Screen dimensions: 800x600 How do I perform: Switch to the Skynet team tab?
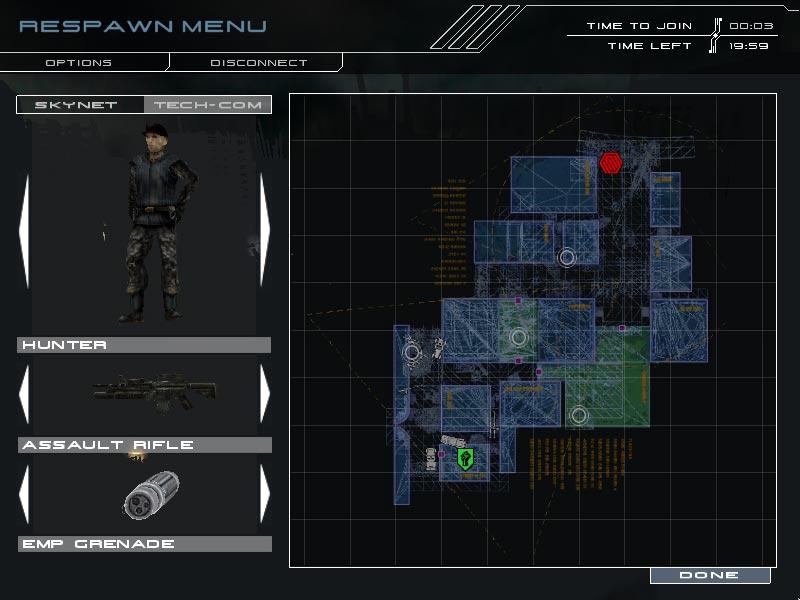[x=77, y=105]
